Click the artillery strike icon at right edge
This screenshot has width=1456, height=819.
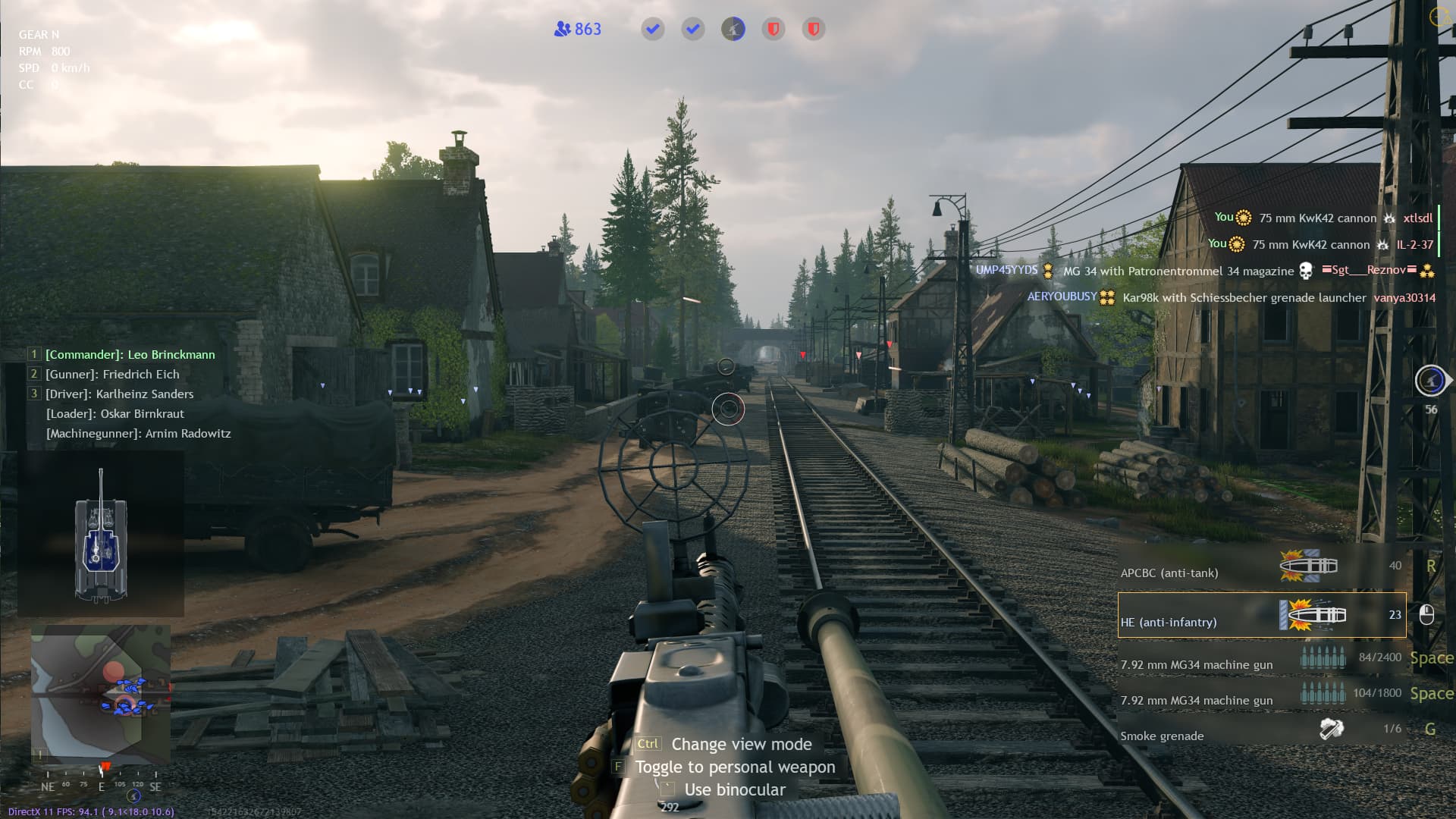coord(1430,381)
